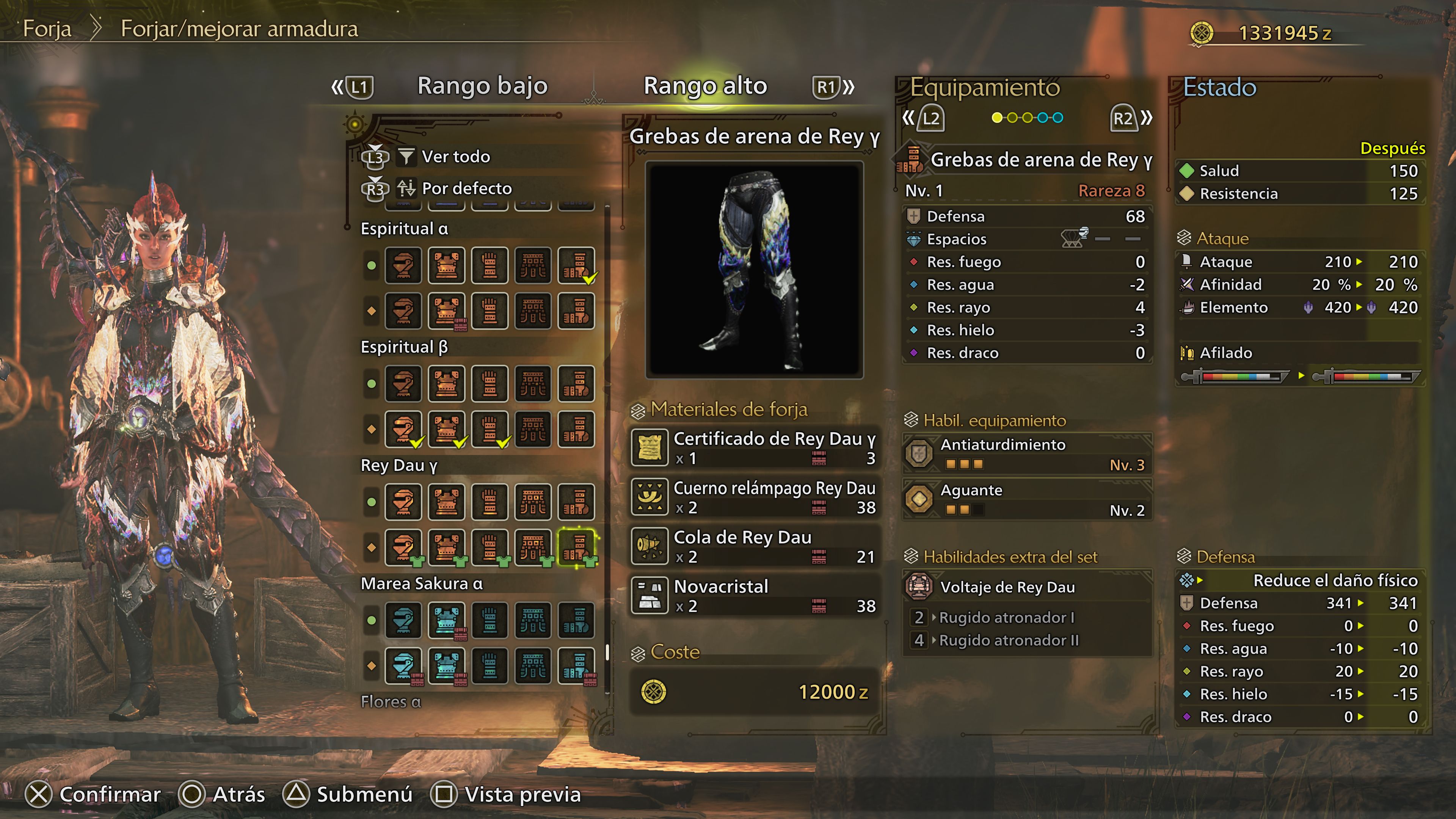
Task: Select the highlighted Rey Dau γ greaves slot
Action: click(576, 546)
